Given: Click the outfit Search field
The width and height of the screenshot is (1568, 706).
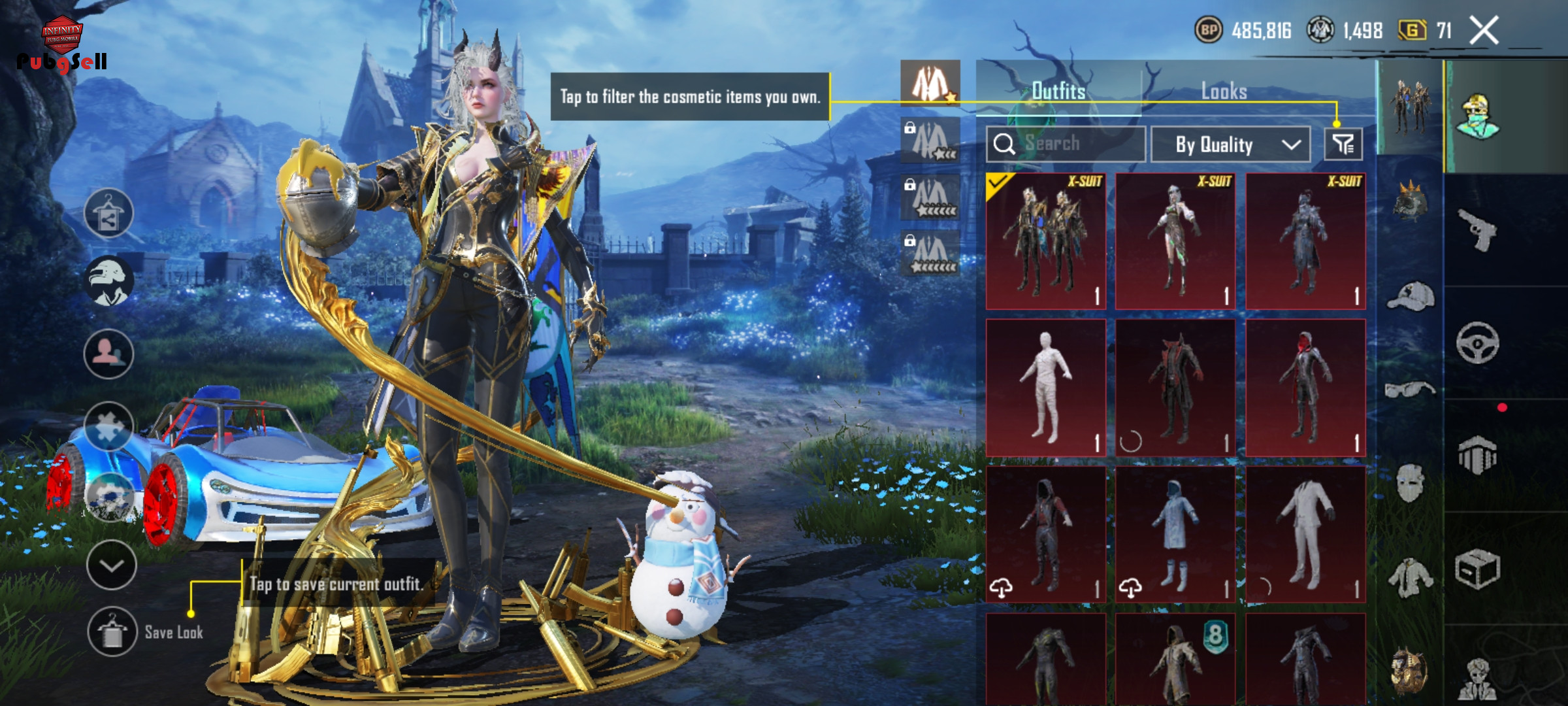Looking at the screenshot, I should pyautogui.click(x=1066, y=144).
